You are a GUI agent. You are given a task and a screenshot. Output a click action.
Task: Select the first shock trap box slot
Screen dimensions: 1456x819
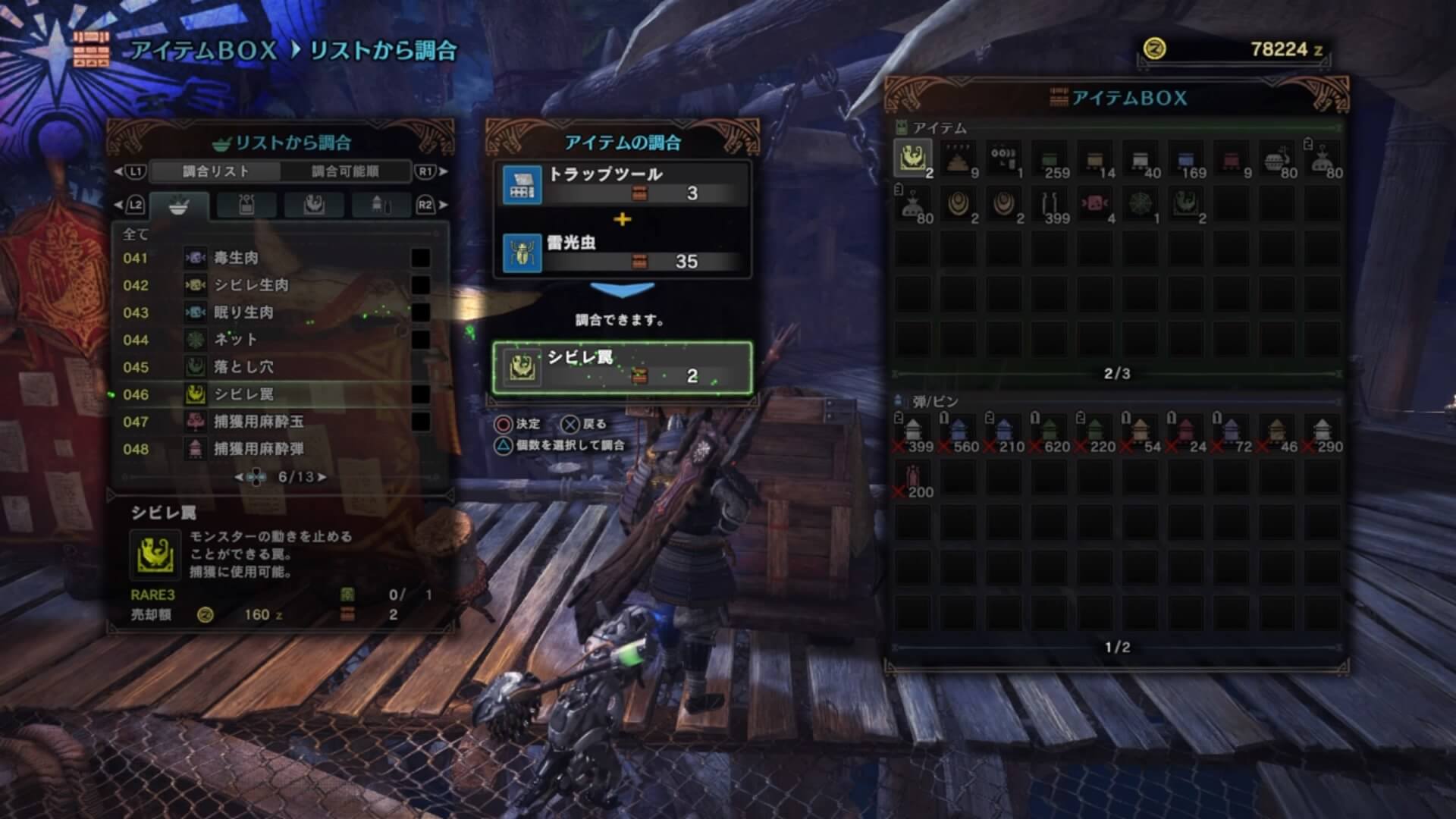click(x=913, y=159)
